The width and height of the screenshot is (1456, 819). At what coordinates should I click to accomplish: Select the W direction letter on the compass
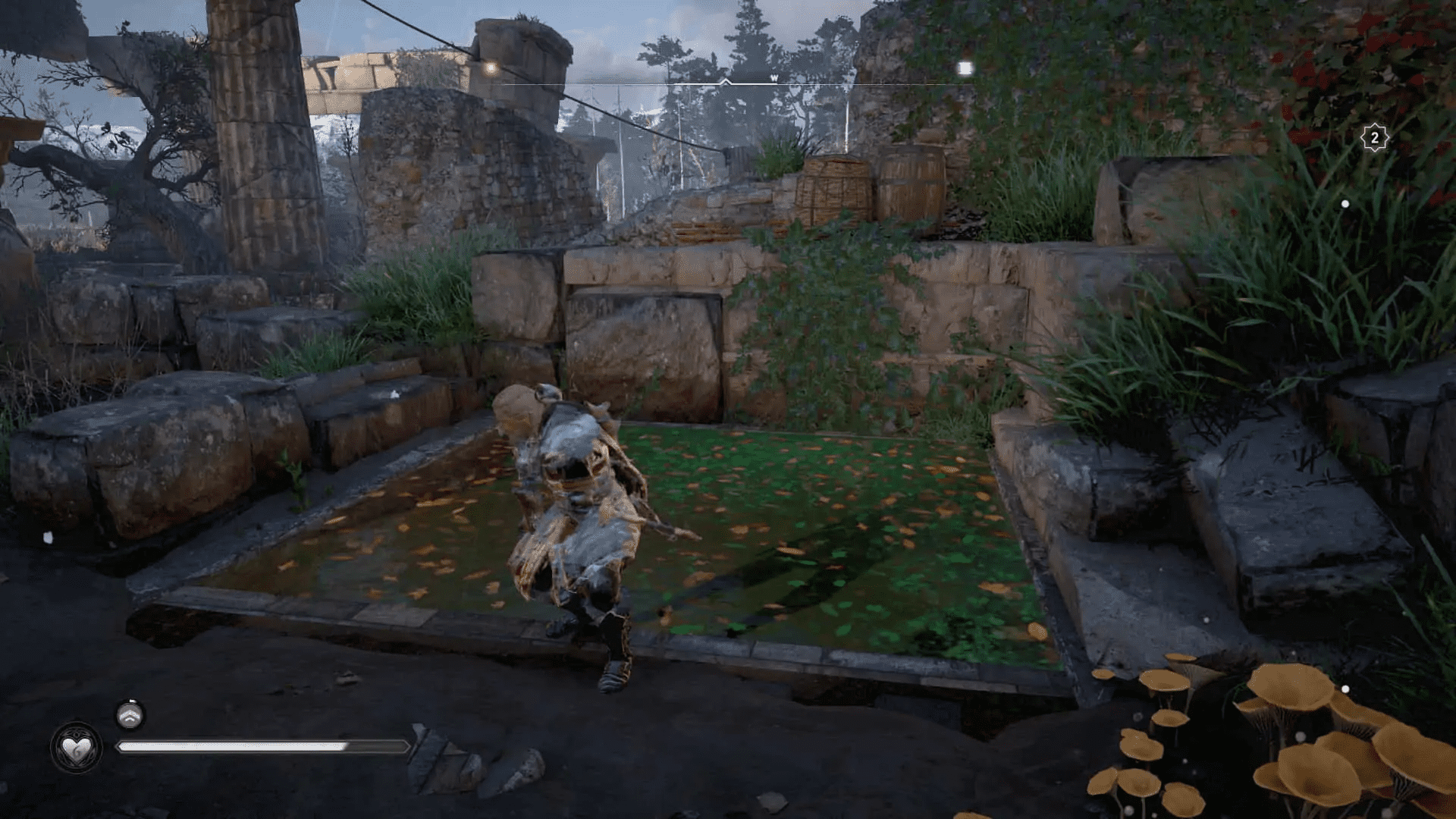(x=774, y=76)
